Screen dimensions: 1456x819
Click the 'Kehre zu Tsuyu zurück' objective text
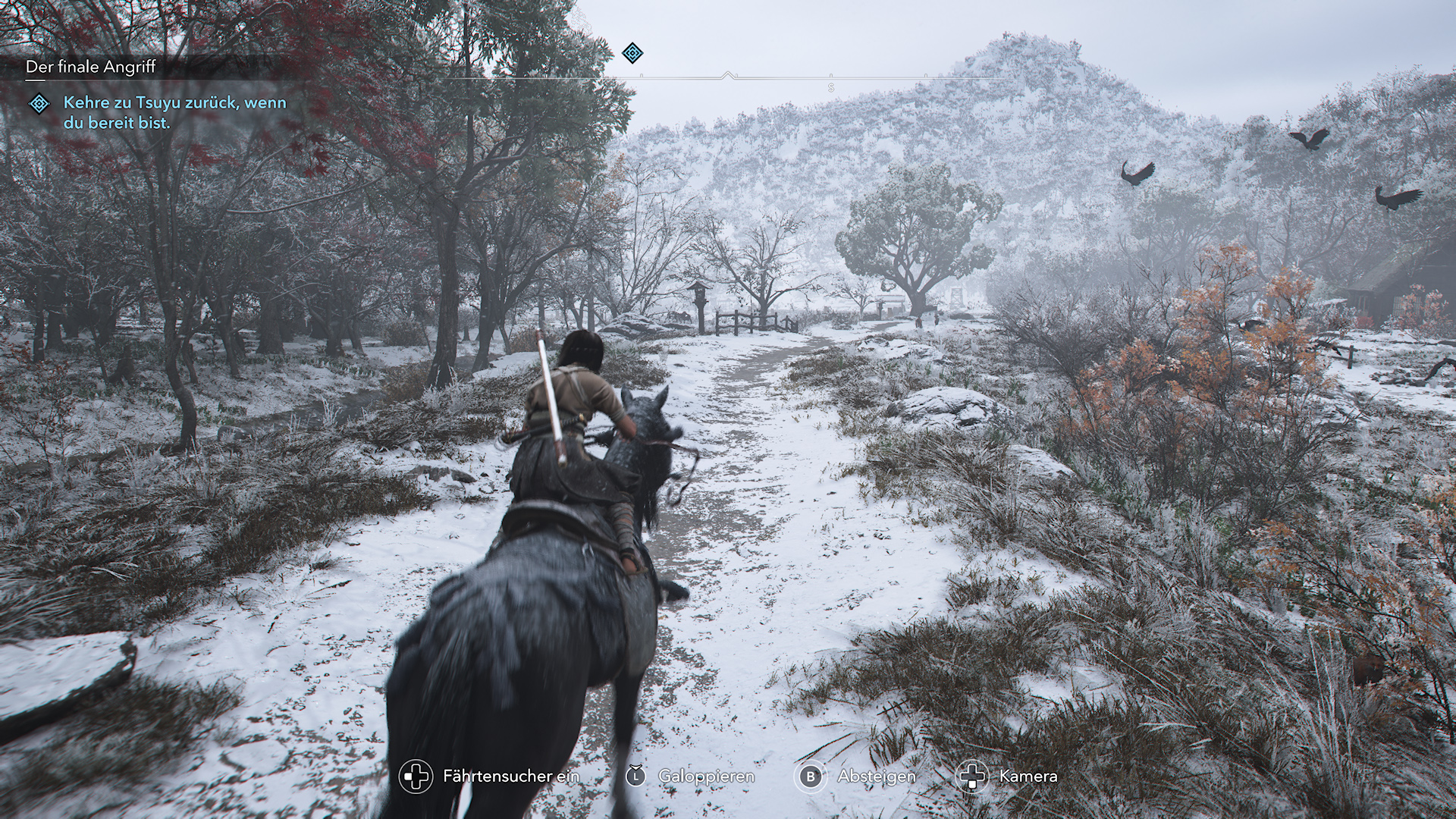(174, 112)
